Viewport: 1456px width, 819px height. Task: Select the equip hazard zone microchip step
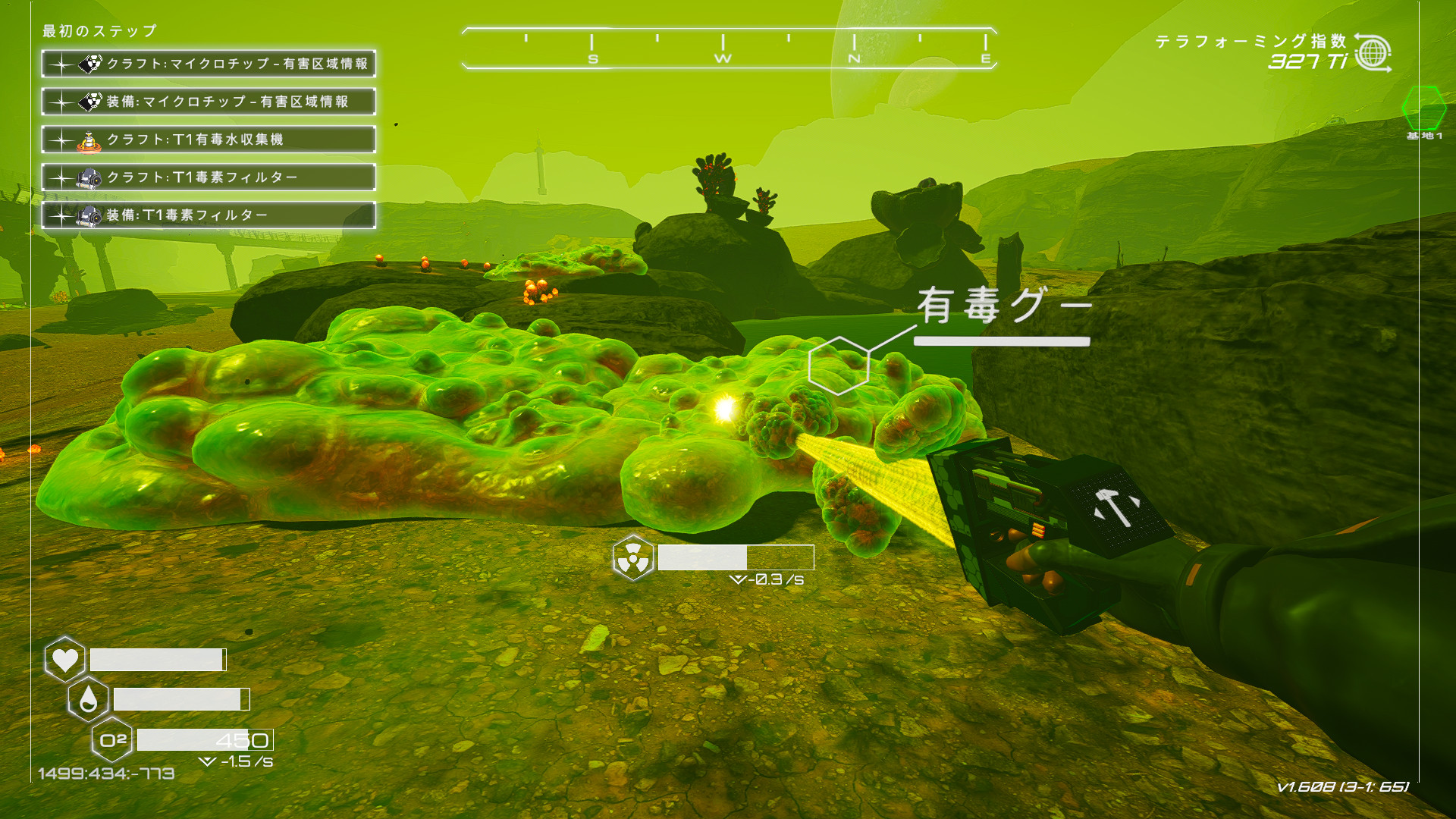(x=209, y=102)
